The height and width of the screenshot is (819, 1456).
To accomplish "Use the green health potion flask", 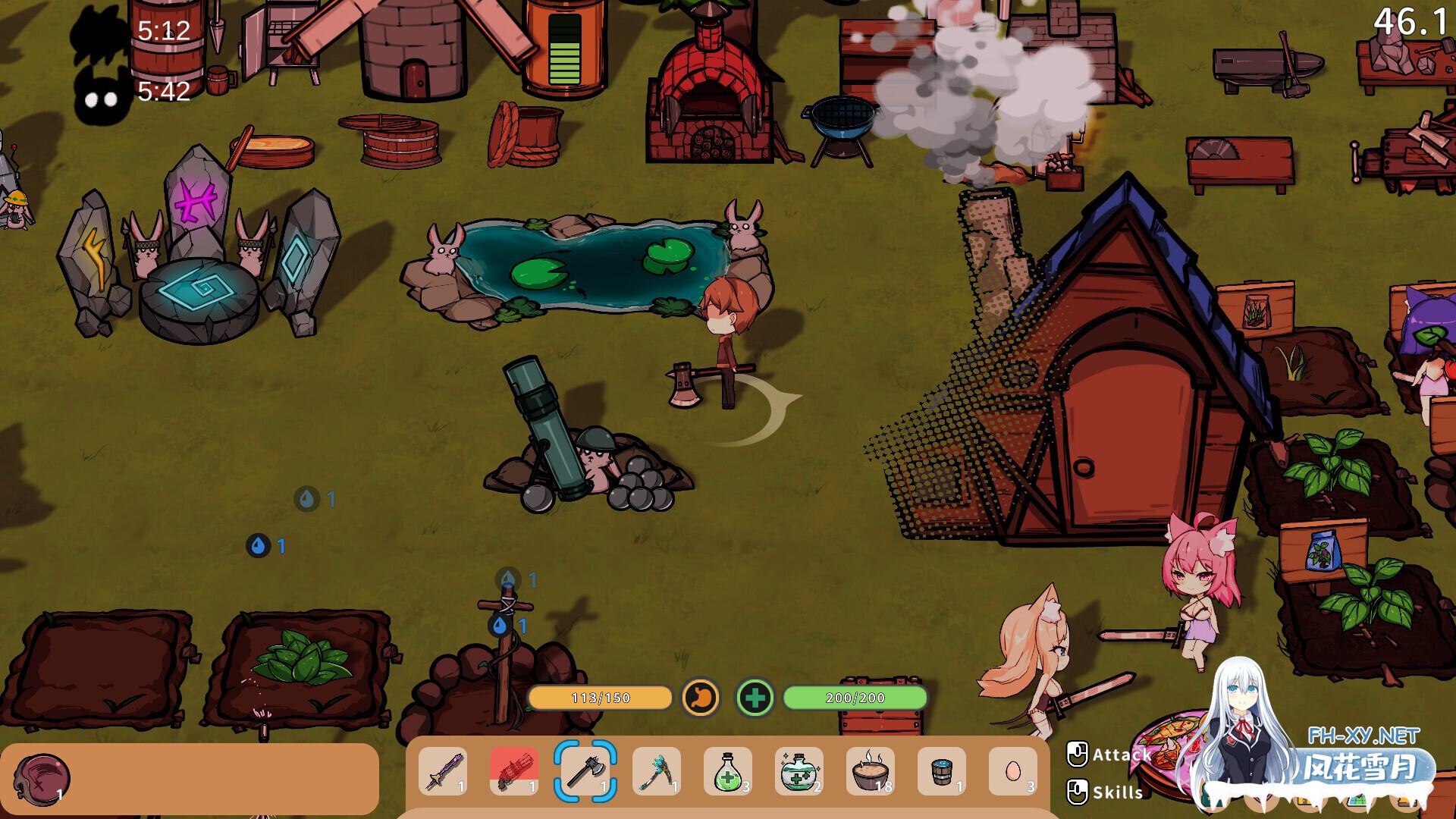I will (727, 771).
